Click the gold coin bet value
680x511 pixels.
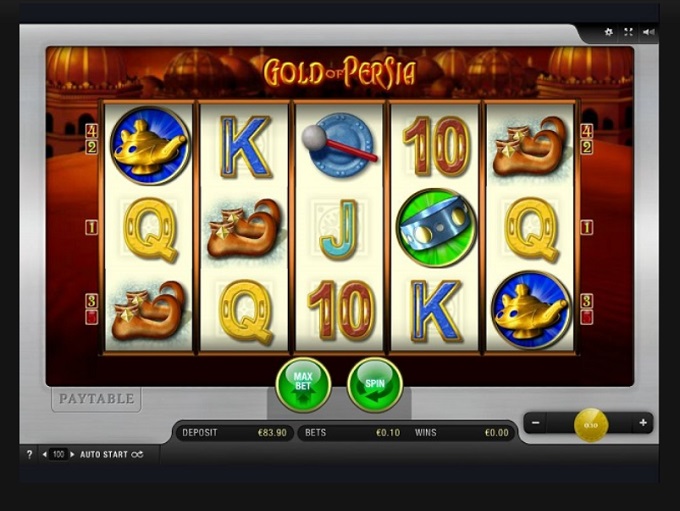(590, 424)
